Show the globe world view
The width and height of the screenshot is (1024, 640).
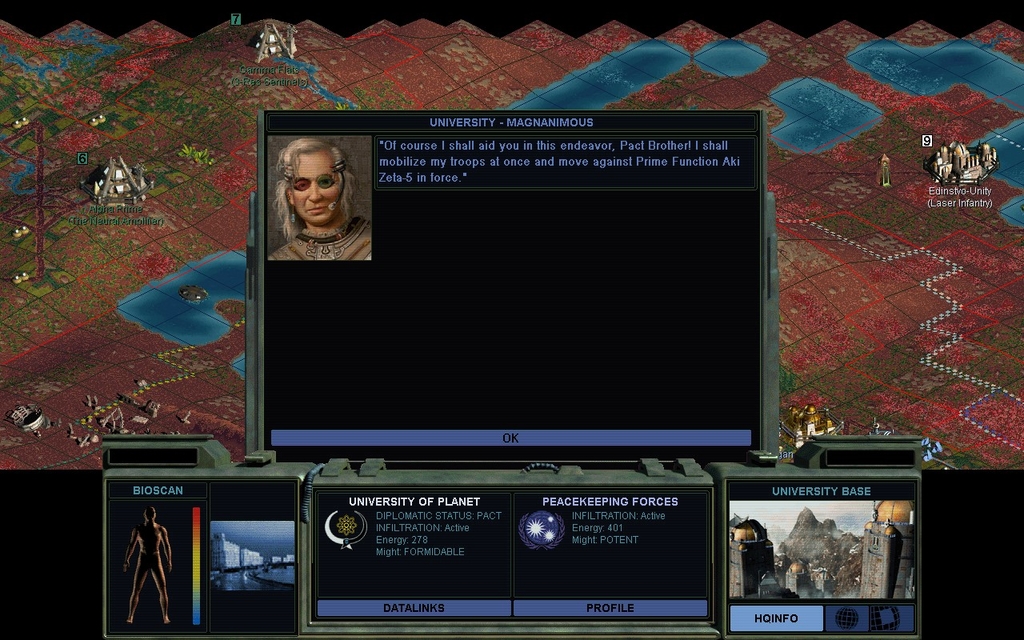point(846,618)
